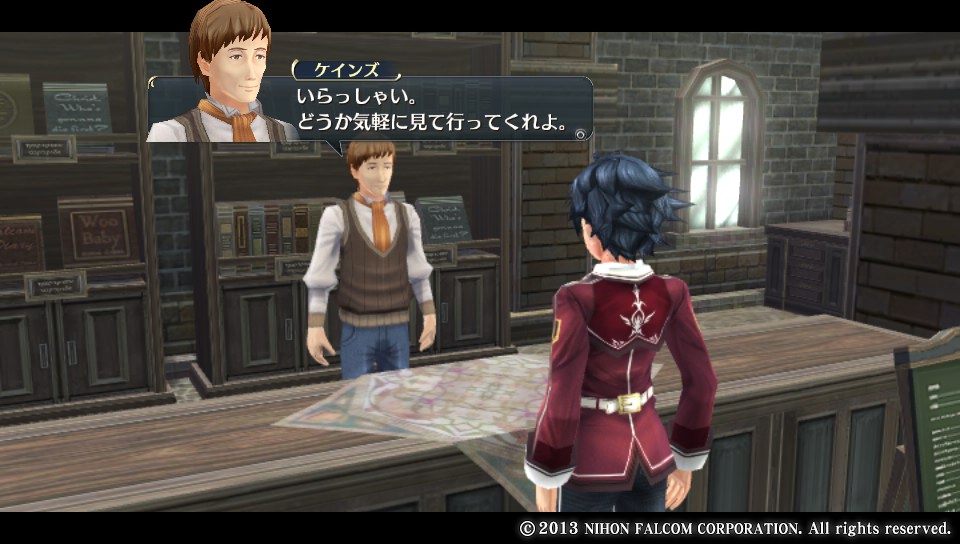Click the dialogue advance marker after the text

(580, 130)
